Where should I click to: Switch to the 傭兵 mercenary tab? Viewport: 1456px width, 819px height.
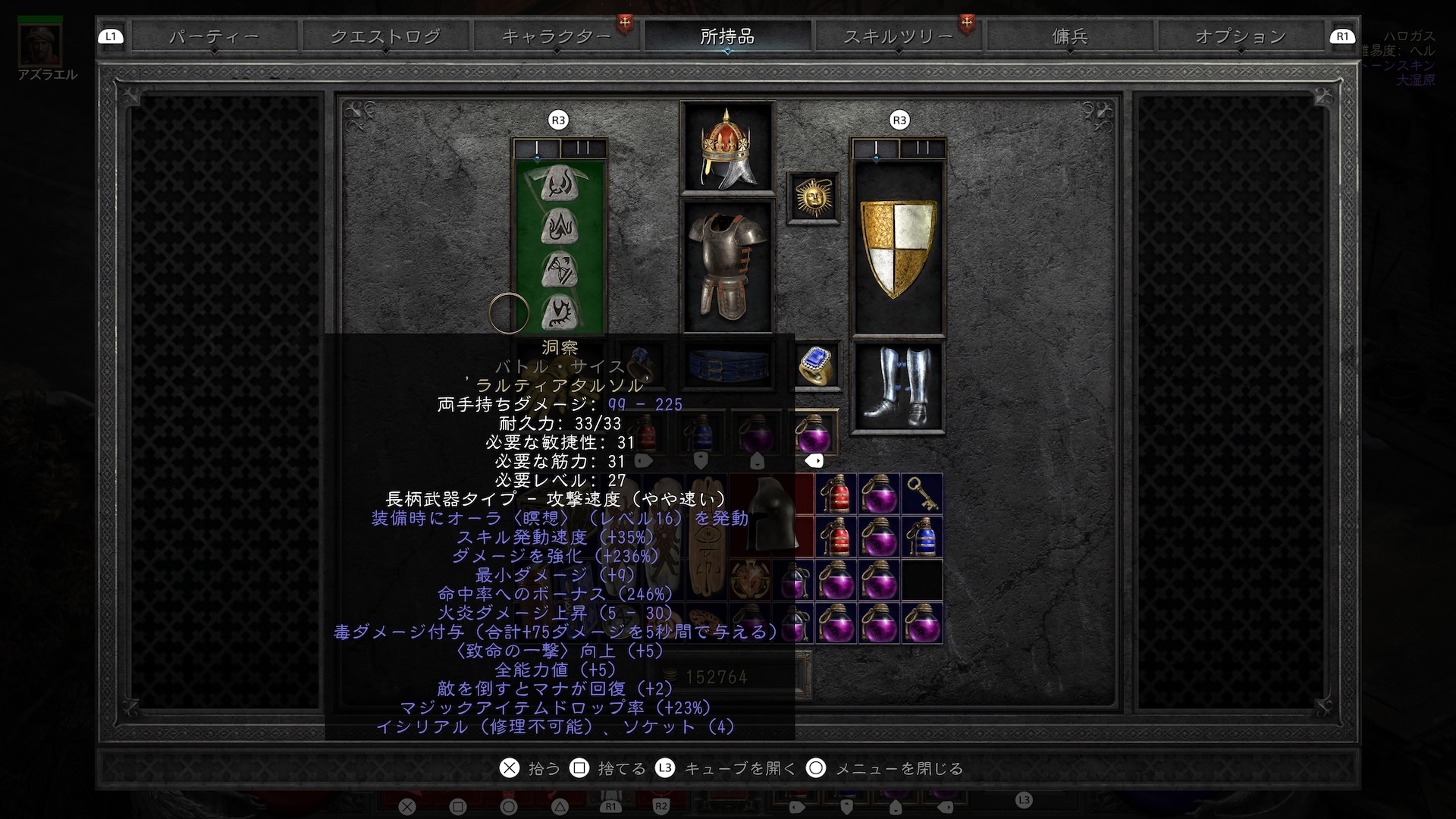1069,36
